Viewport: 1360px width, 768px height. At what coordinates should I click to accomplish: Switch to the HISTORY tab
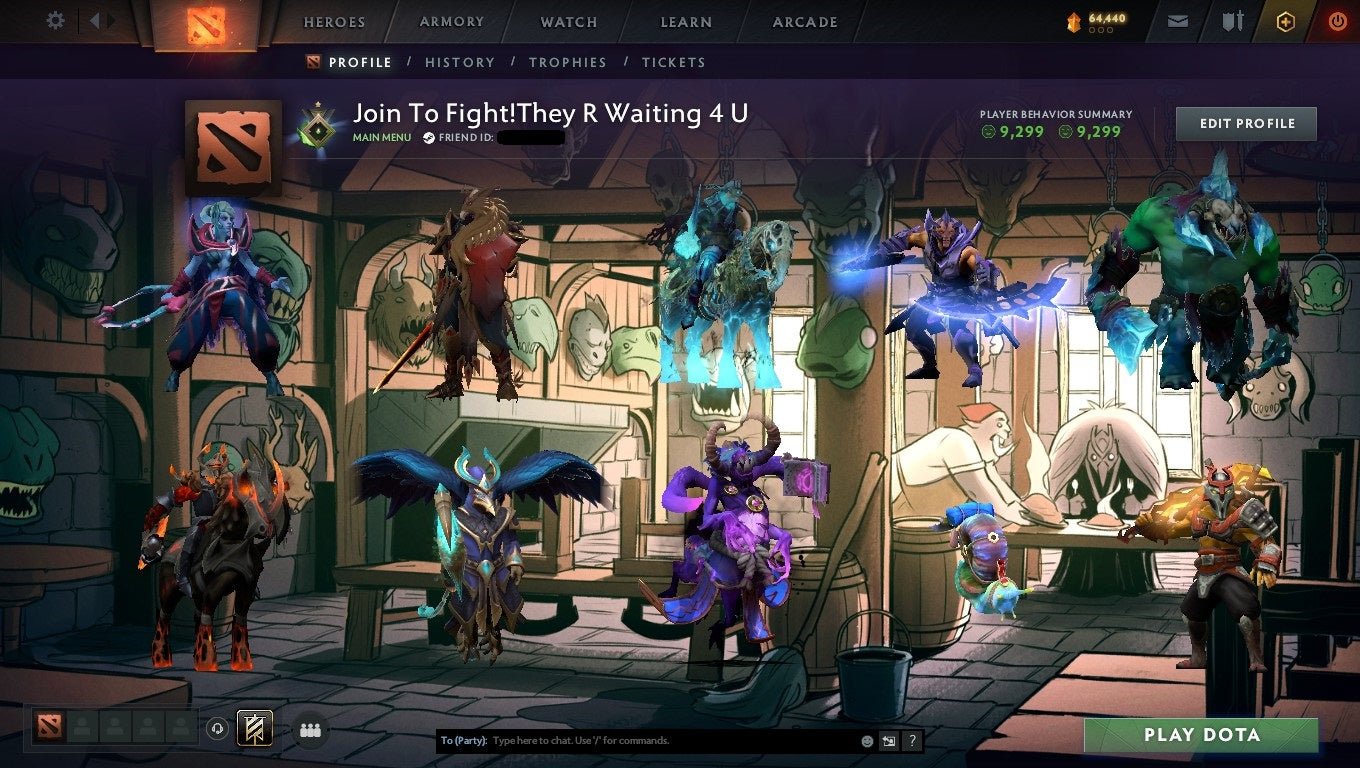click(460, 62)
